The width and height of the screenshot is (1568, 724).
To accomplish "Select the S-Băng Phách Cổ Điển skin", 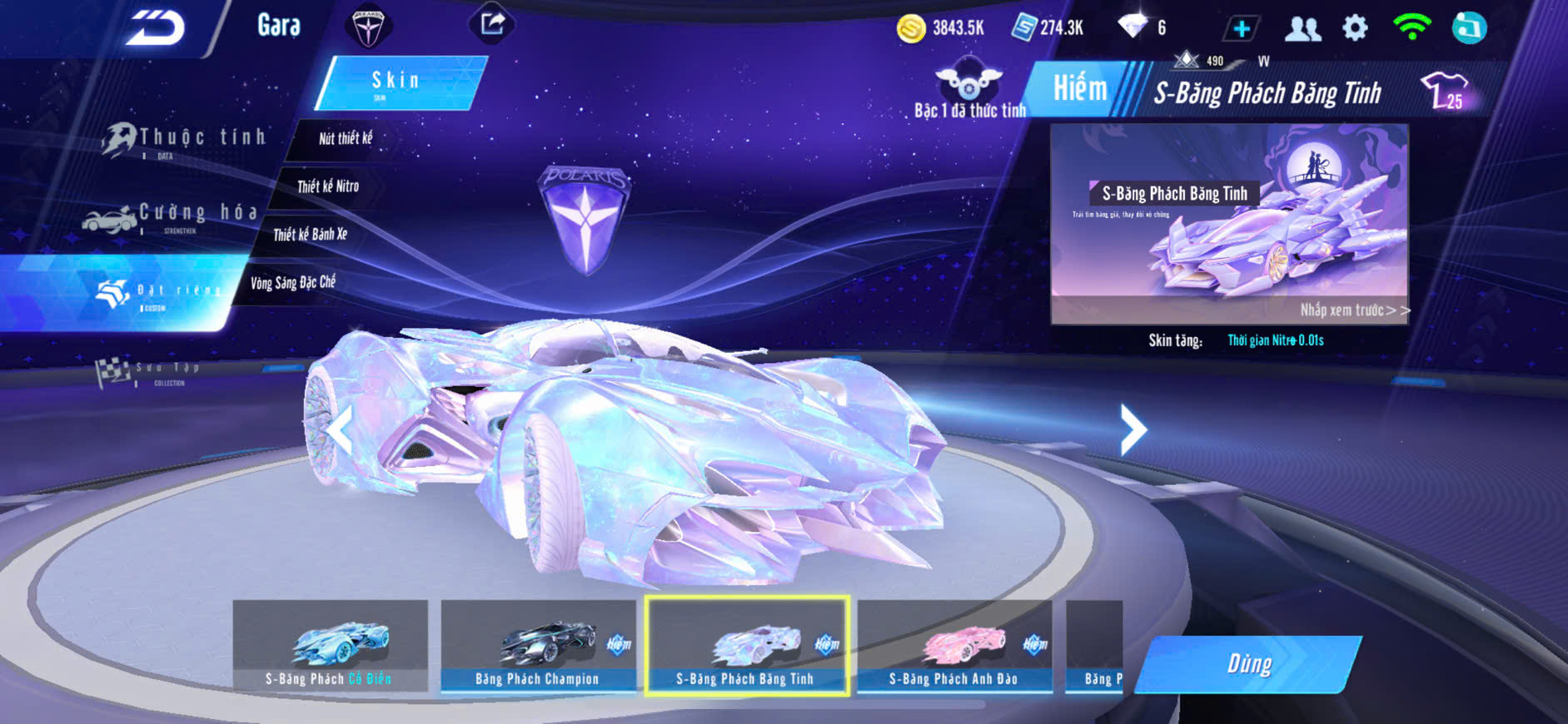I will pyautogui.click(x=330, y=646).
